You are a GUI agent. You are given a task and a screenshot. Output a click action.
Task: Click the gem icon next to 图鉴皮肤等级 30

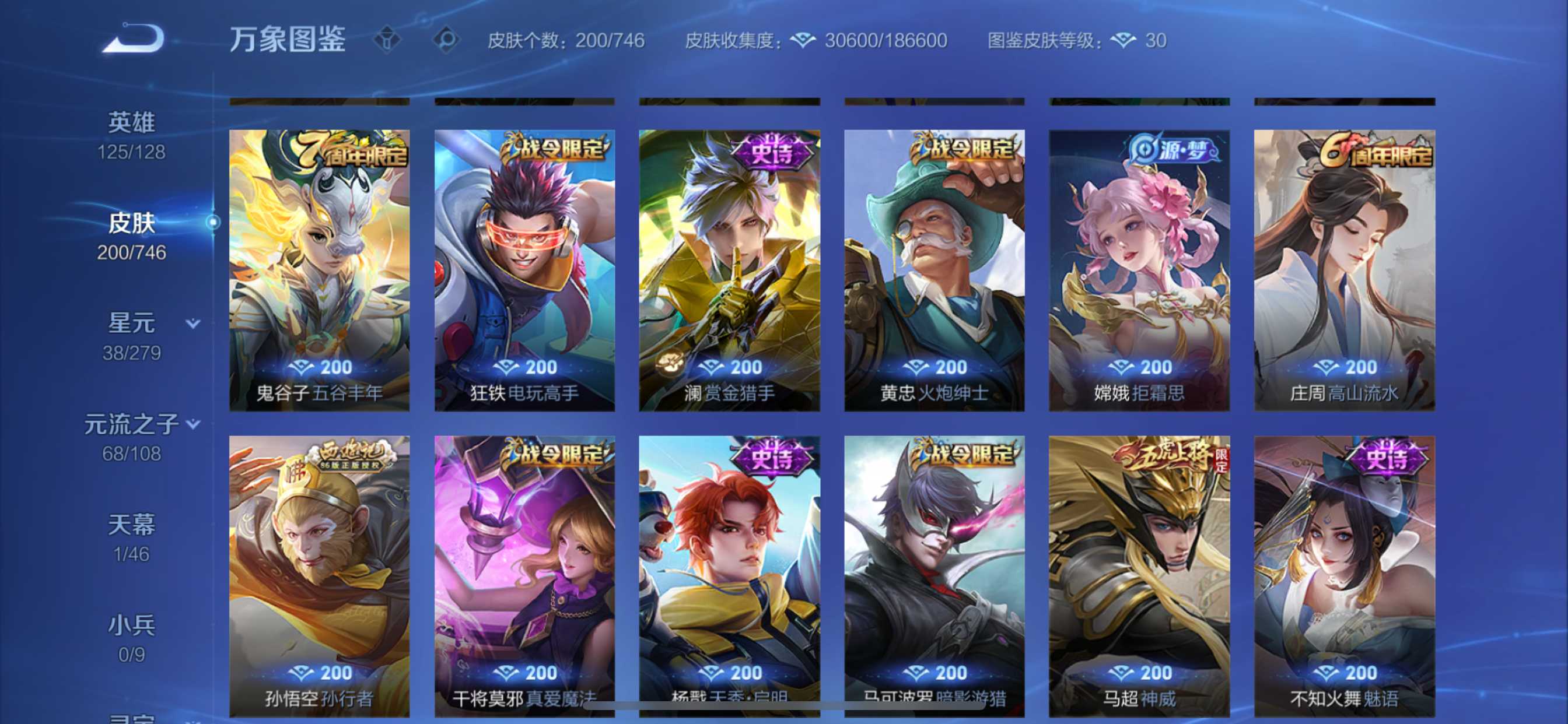[1123, 40]
